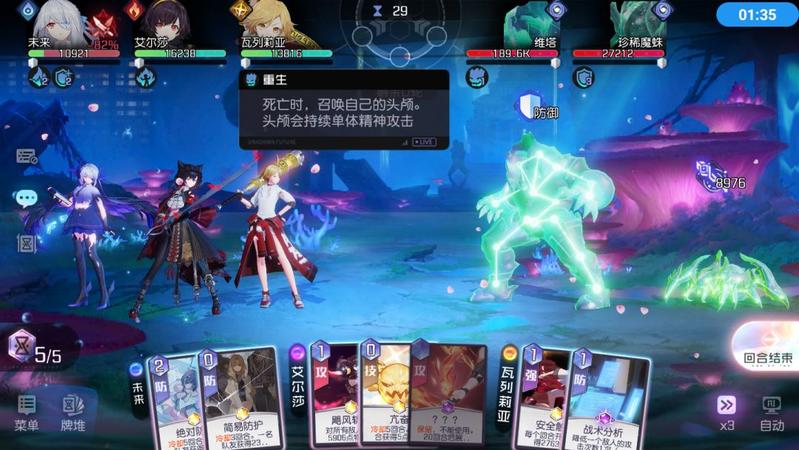The image size is (799, 450).
Task: Click the 01:35 timer pill
Action: coord(755,15)
